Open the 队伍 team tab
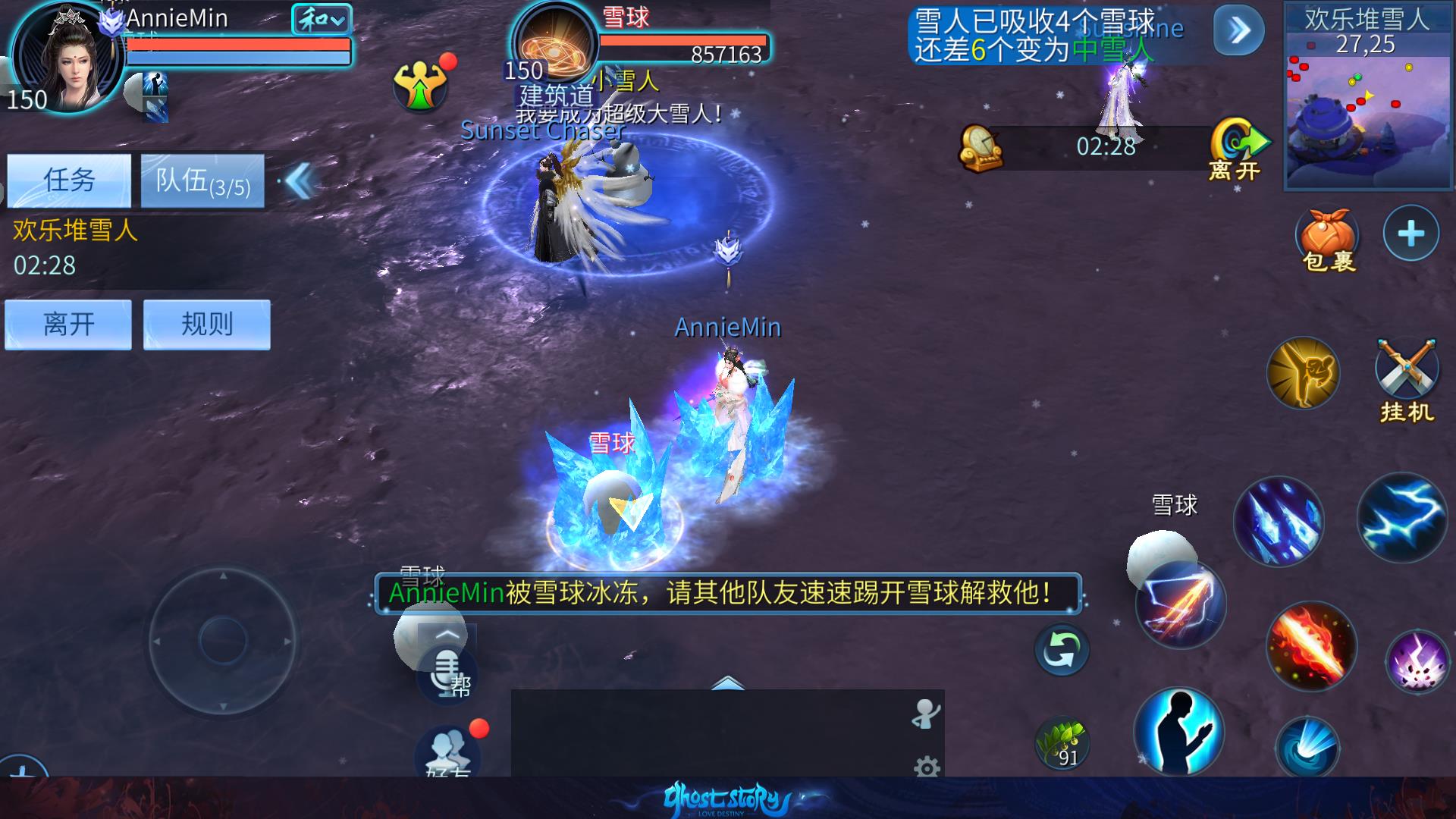Image resolution: width=1456 pixels, height=819 pixels. tap(202, 180)
